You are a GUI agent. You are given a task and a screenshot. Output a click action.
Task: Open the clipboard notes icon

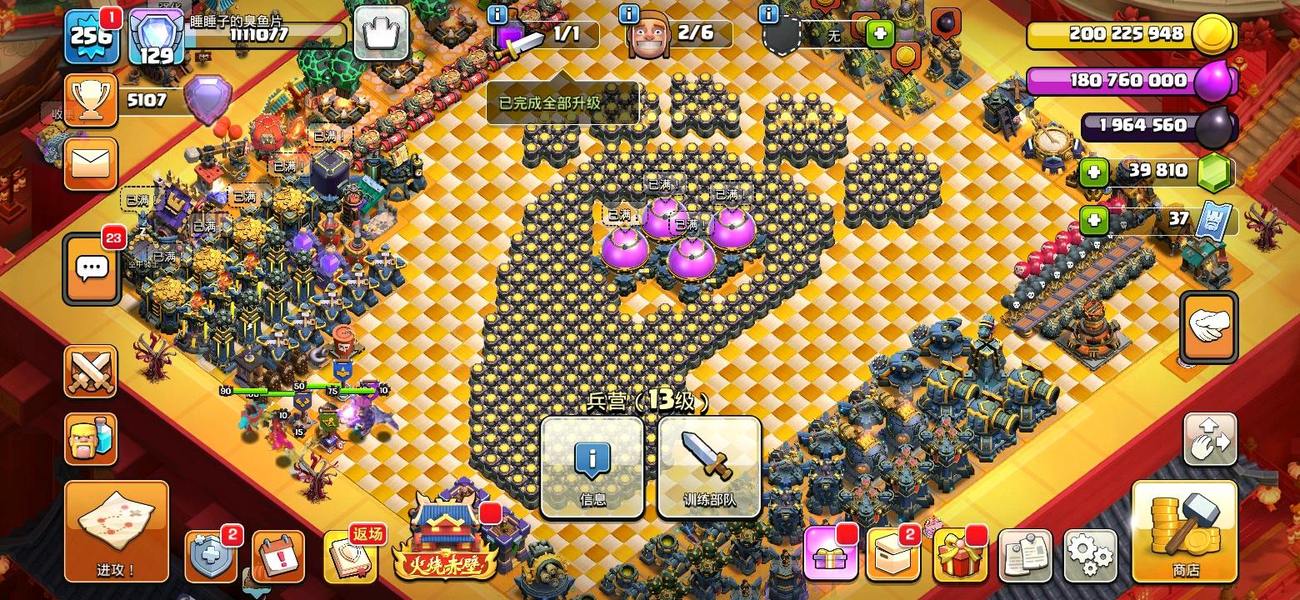pyautogui.click(x=1024, y=556)
